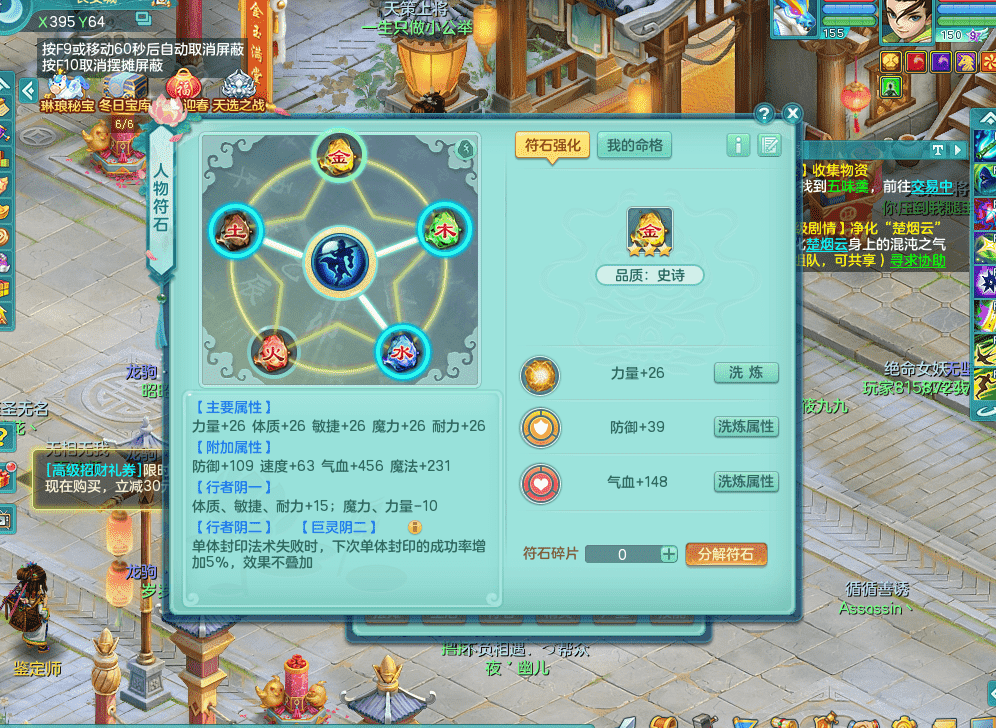This screenshot has width=996, height=728.
Task: Select the 金 rune stone node
Action: tap(333, 155)
